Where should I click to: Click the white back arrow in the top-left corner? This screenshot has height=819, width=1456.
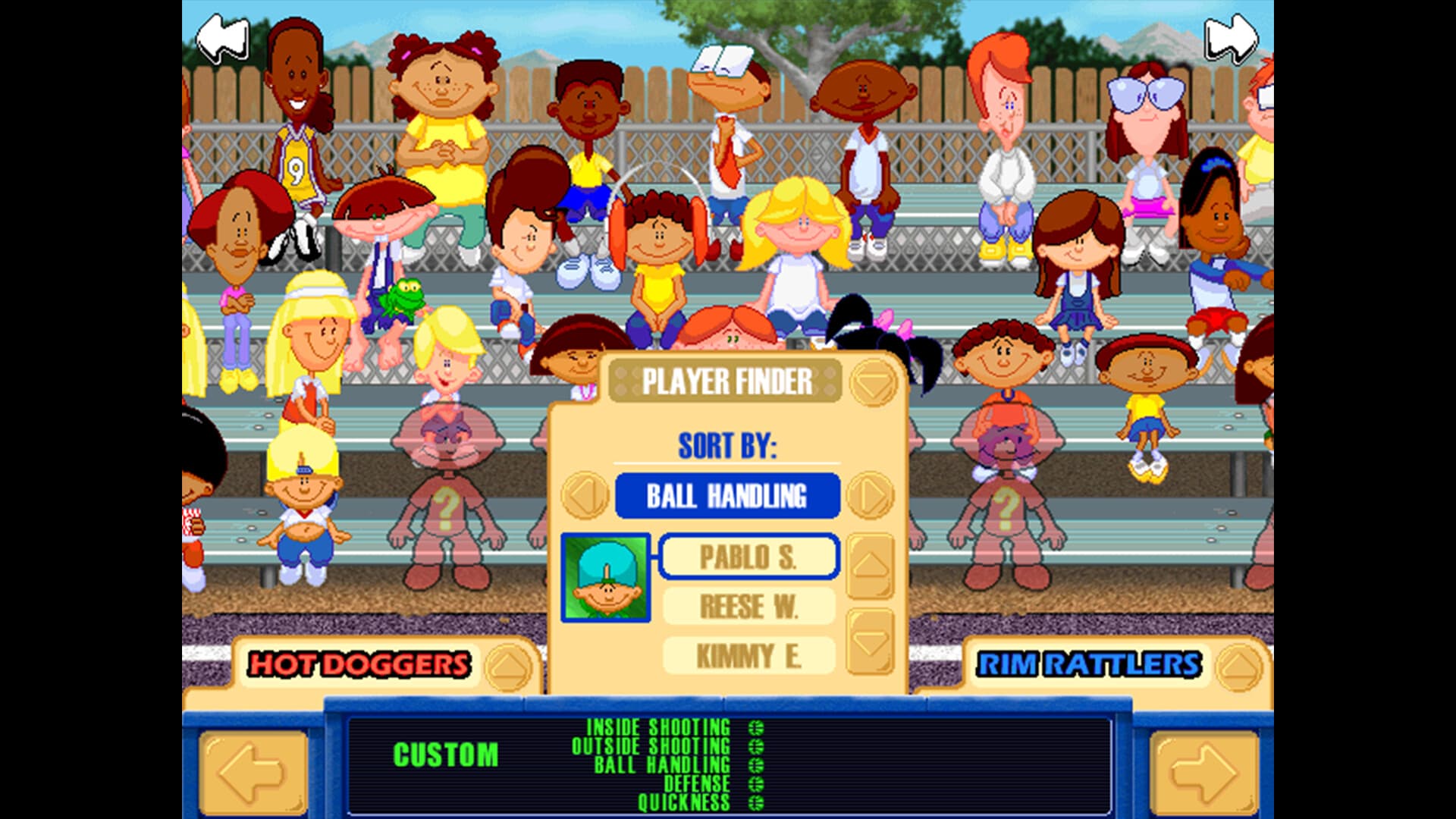(x=223, y=36)
